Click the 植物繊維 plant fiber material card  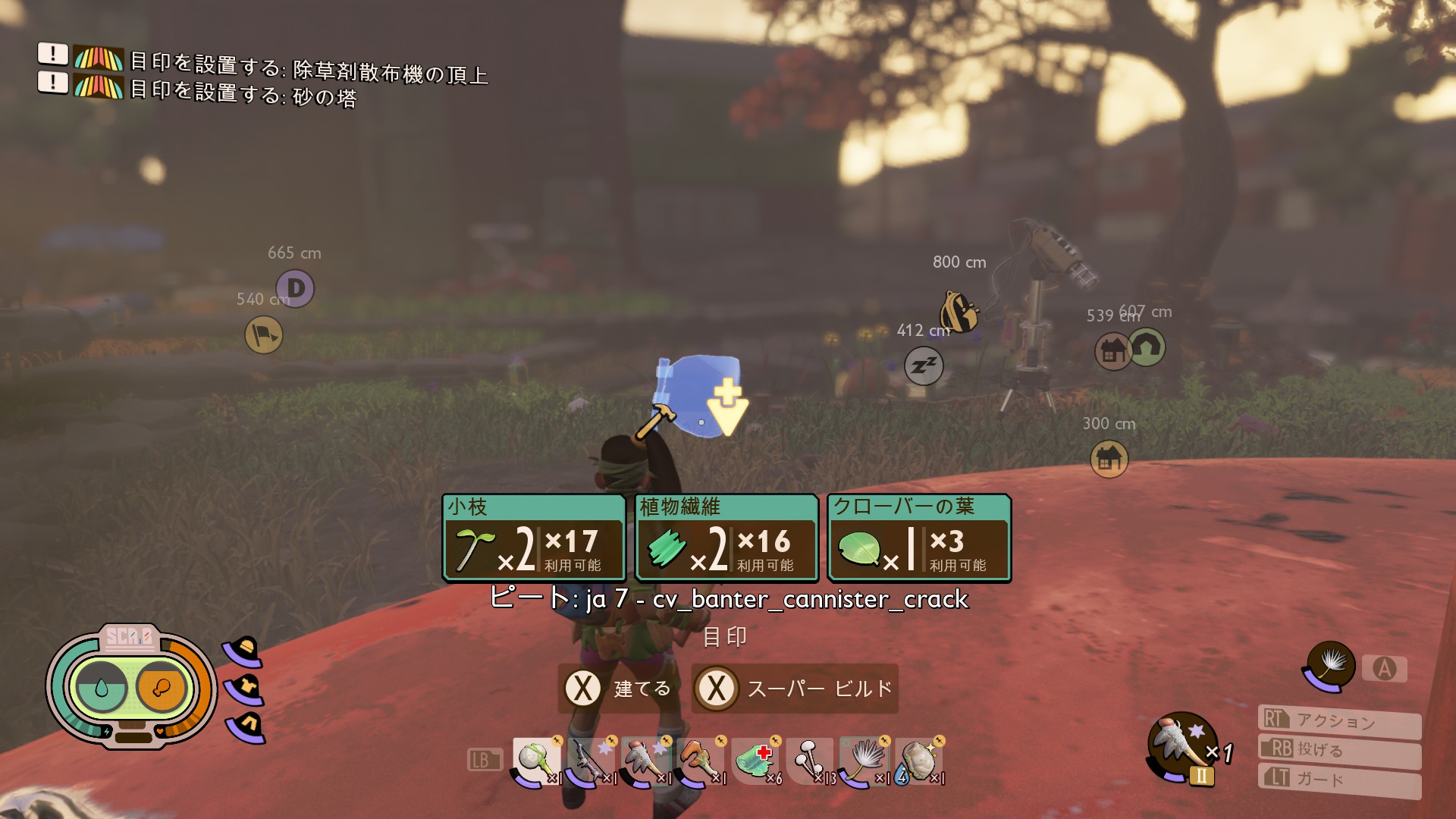click(726, 538)
